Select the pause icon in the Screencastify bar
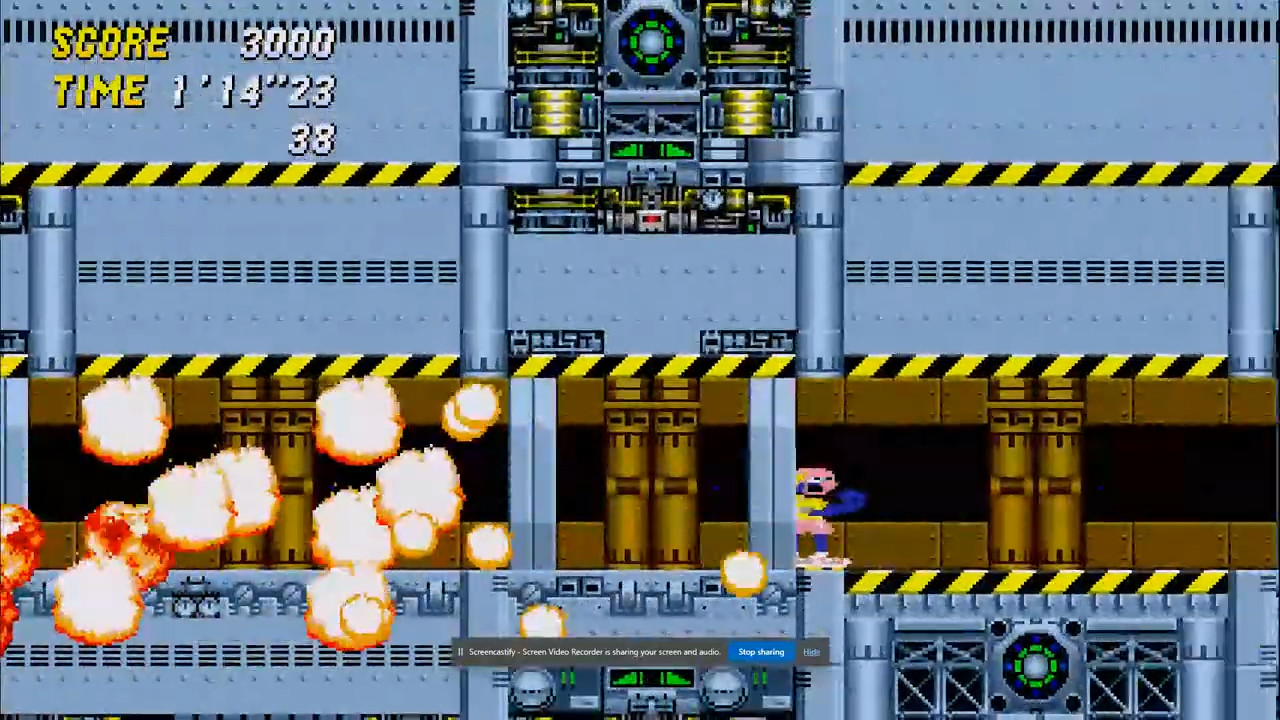The width and height of the screenshot is (1280, 720). [459, 652]
